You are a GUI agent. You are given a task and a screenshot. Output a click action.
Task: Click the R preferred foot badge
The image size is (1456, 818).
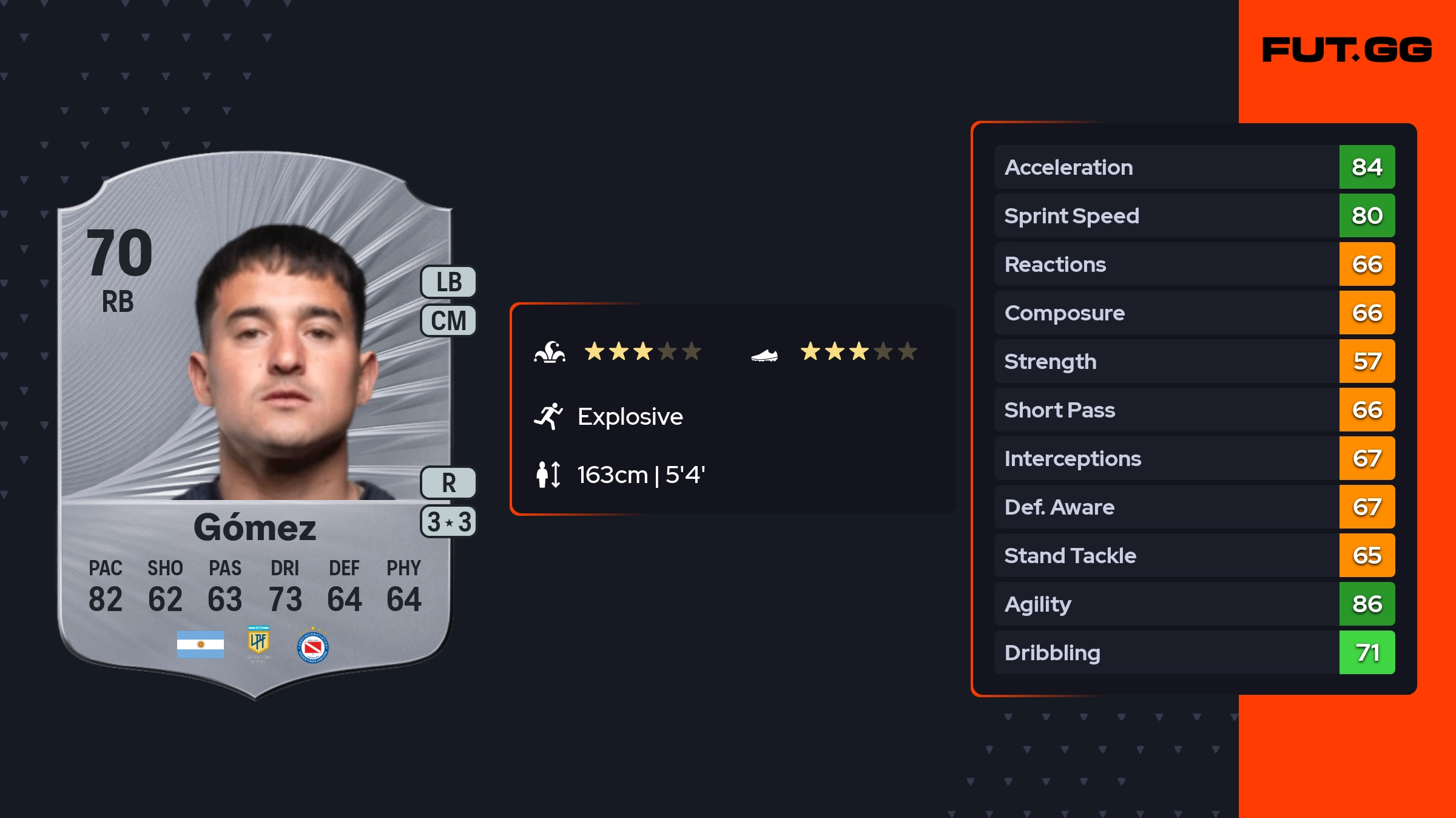(448, 483)
